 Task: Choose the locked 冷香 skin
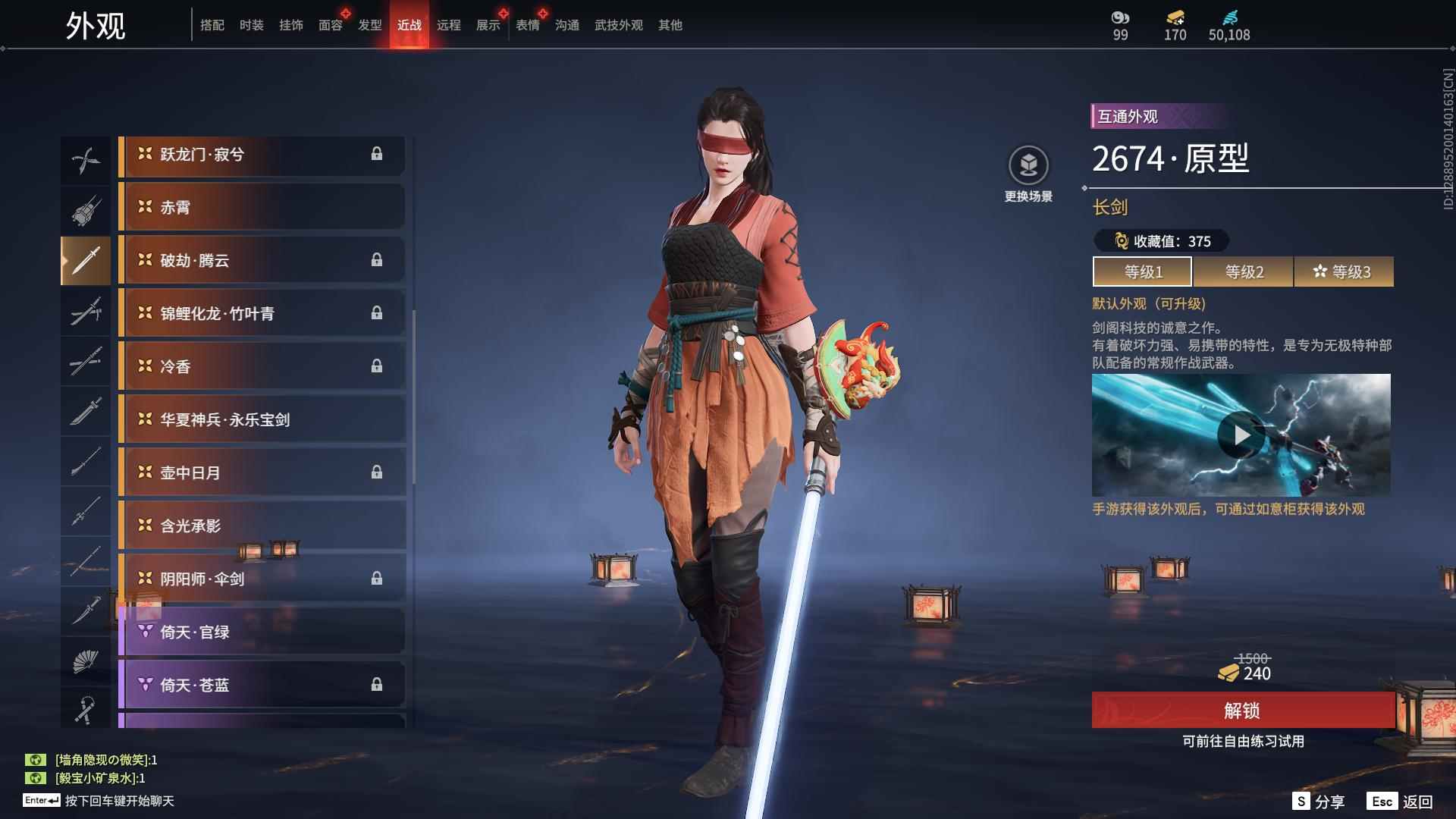(x=262, y=366)
